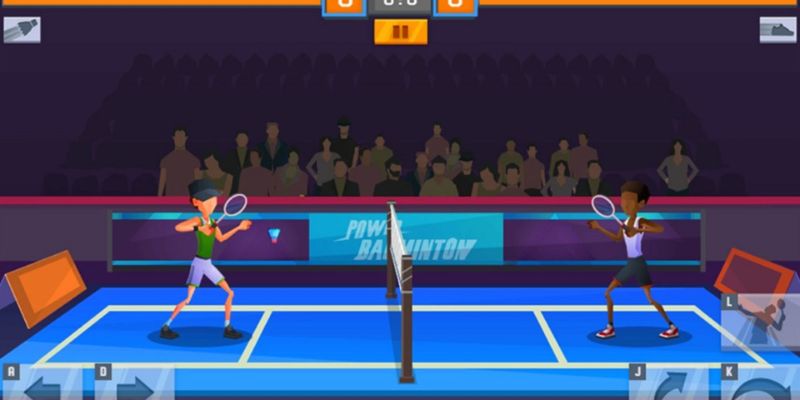Hit the curved-arrow swing button marked J
800x400 pixels.
[x=670, y=385]
